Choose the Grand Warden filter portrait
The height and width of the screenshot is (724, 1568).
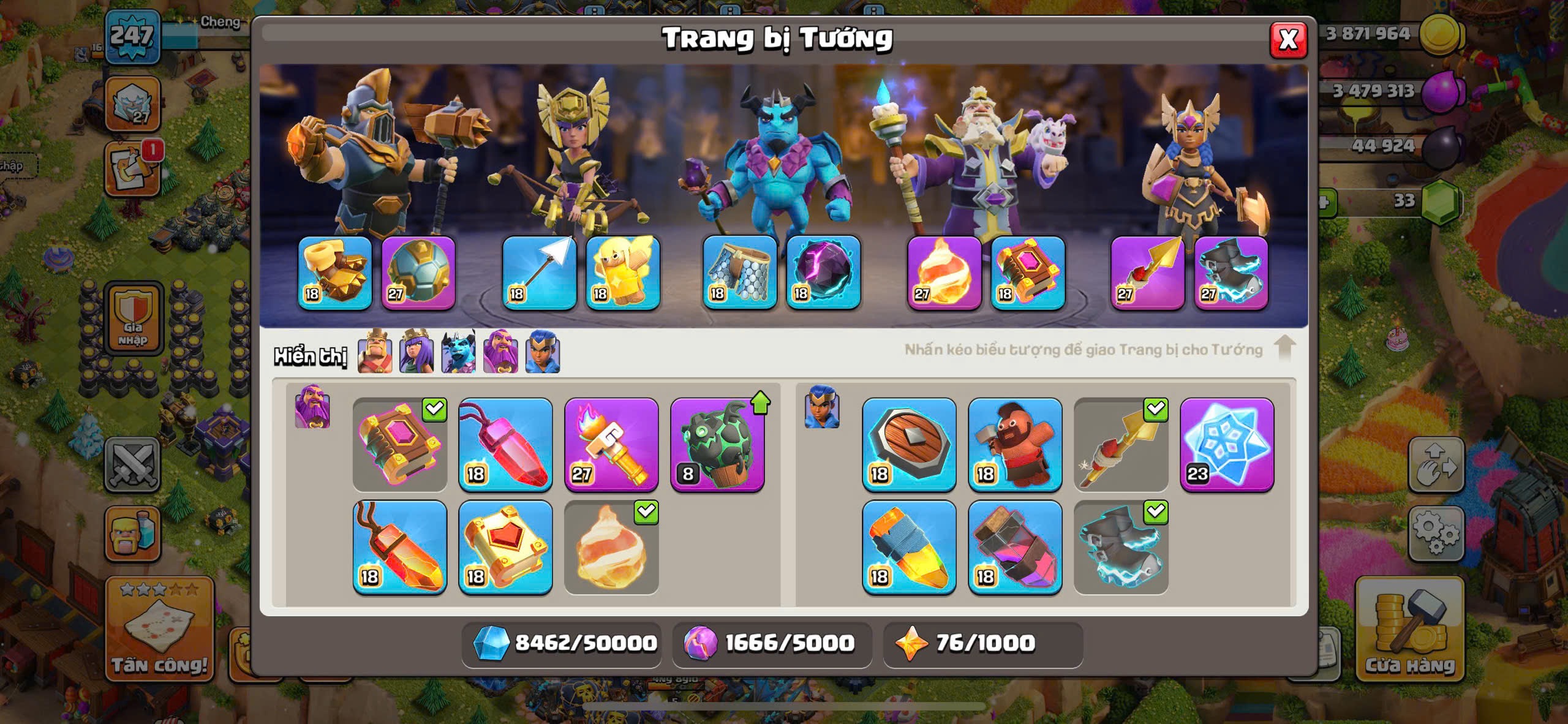point(500,352)
